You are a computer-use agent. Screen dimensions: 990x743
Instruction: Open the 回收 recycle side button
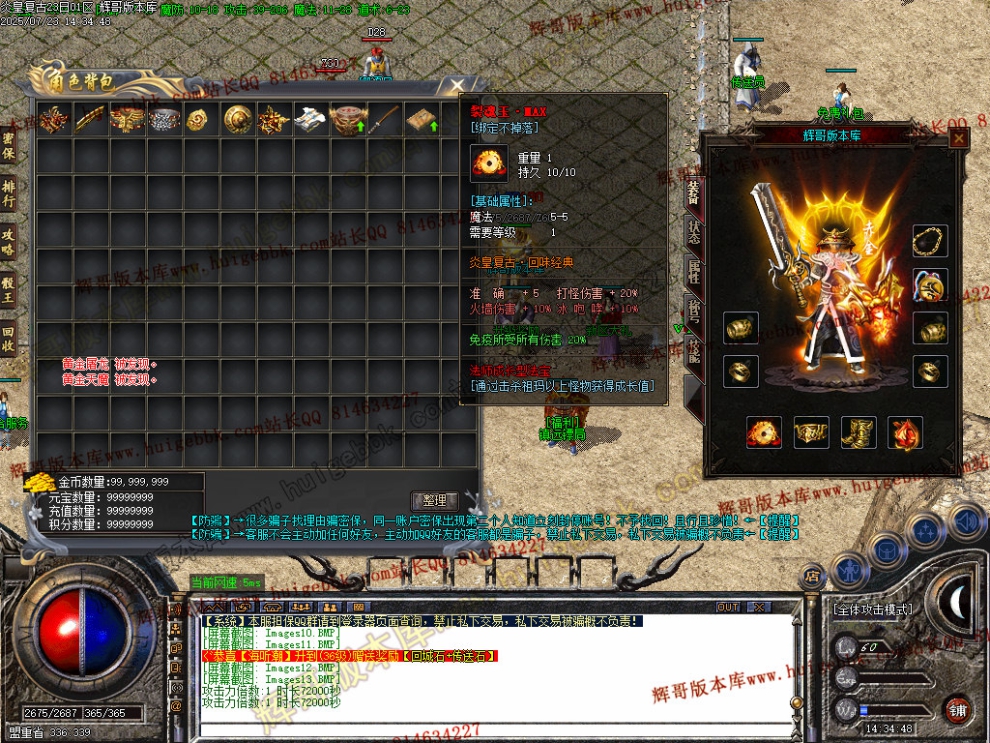pyautogui.click(x=9, y=338)
